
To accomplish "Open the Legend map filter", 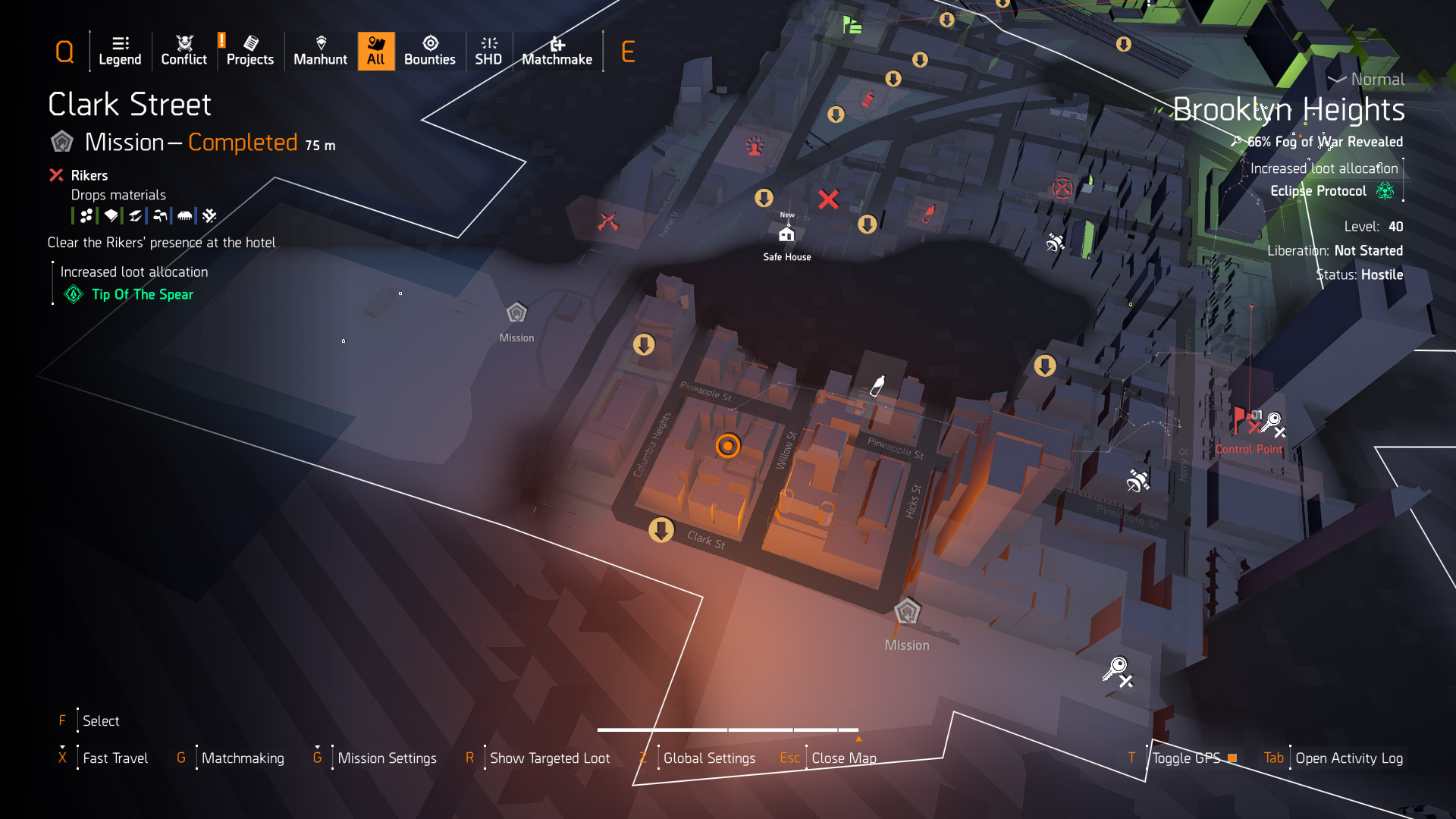I will [120, 52].
